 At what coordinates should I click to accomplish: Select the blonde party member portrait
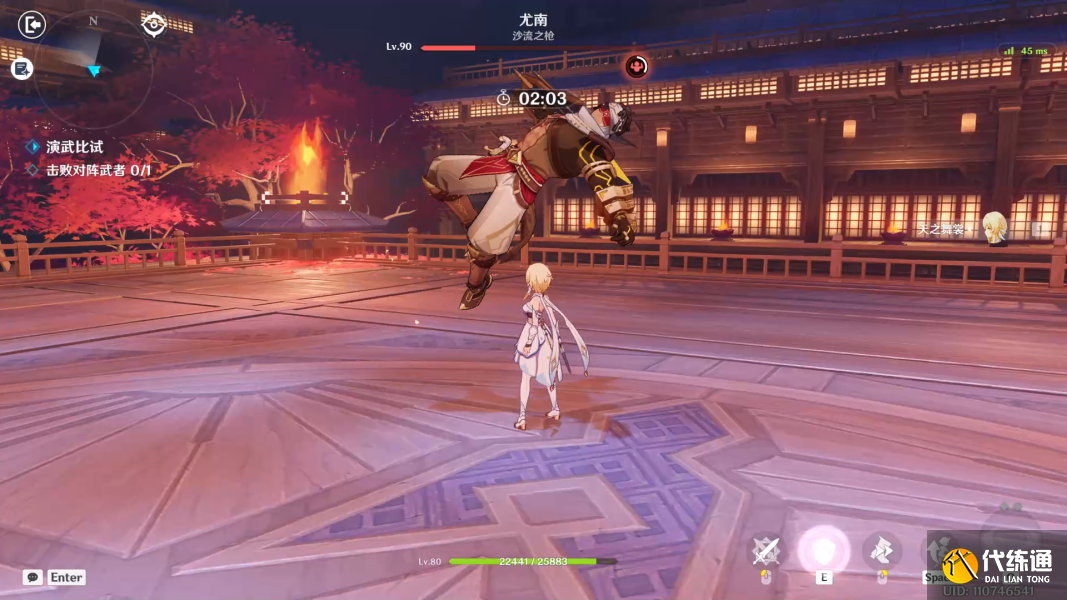tap(993, 227)
